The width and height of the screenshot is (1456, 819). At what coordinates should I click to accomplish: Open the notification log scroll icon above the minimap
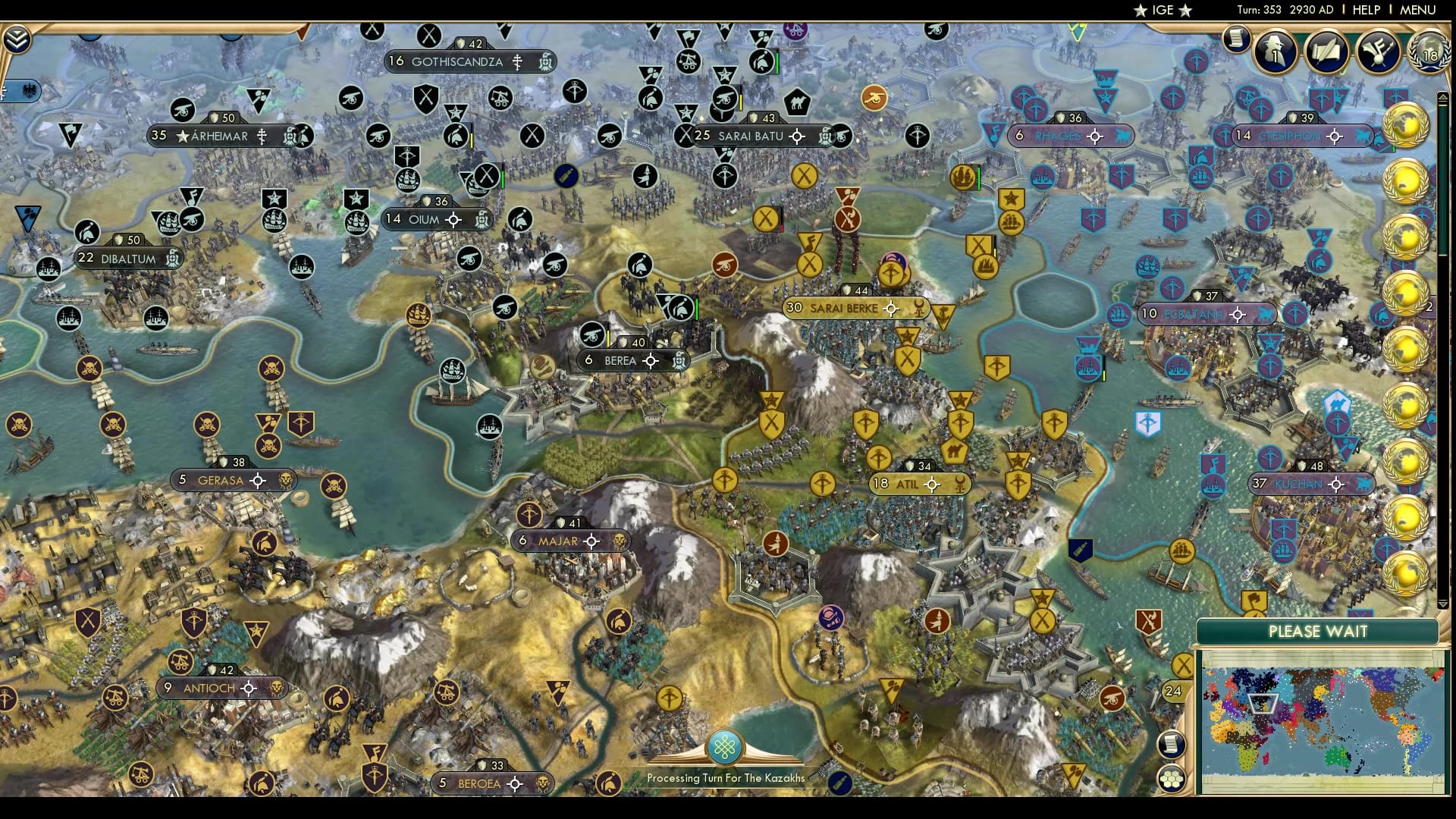(x=1171, y=745)
